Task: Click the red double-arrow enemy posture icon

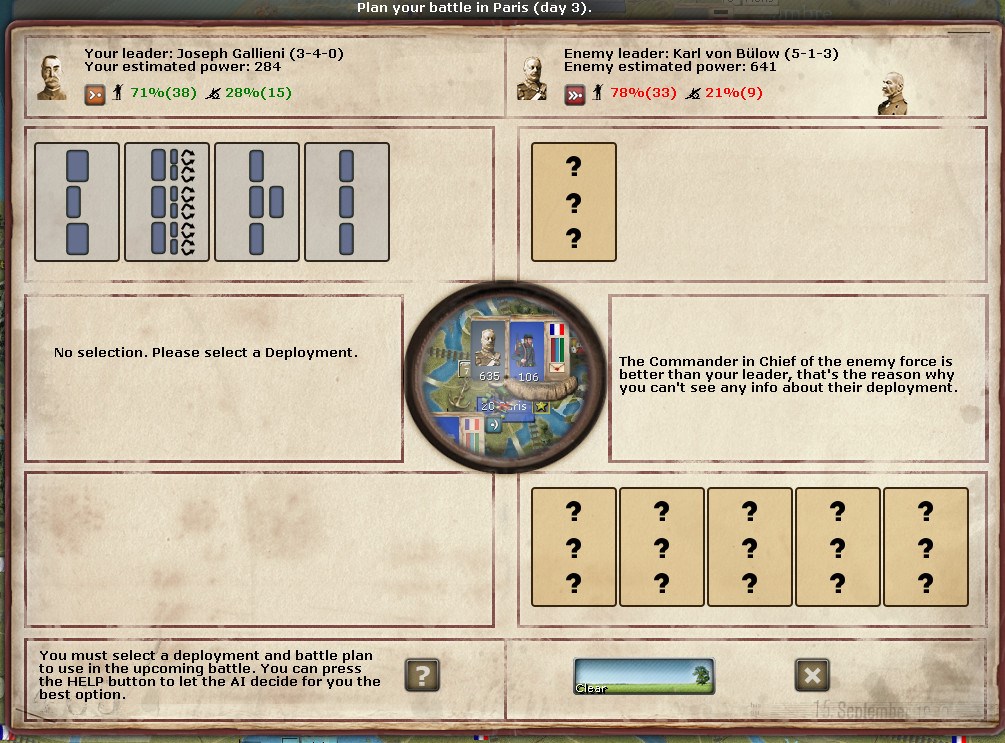Action: coord(574,94)
